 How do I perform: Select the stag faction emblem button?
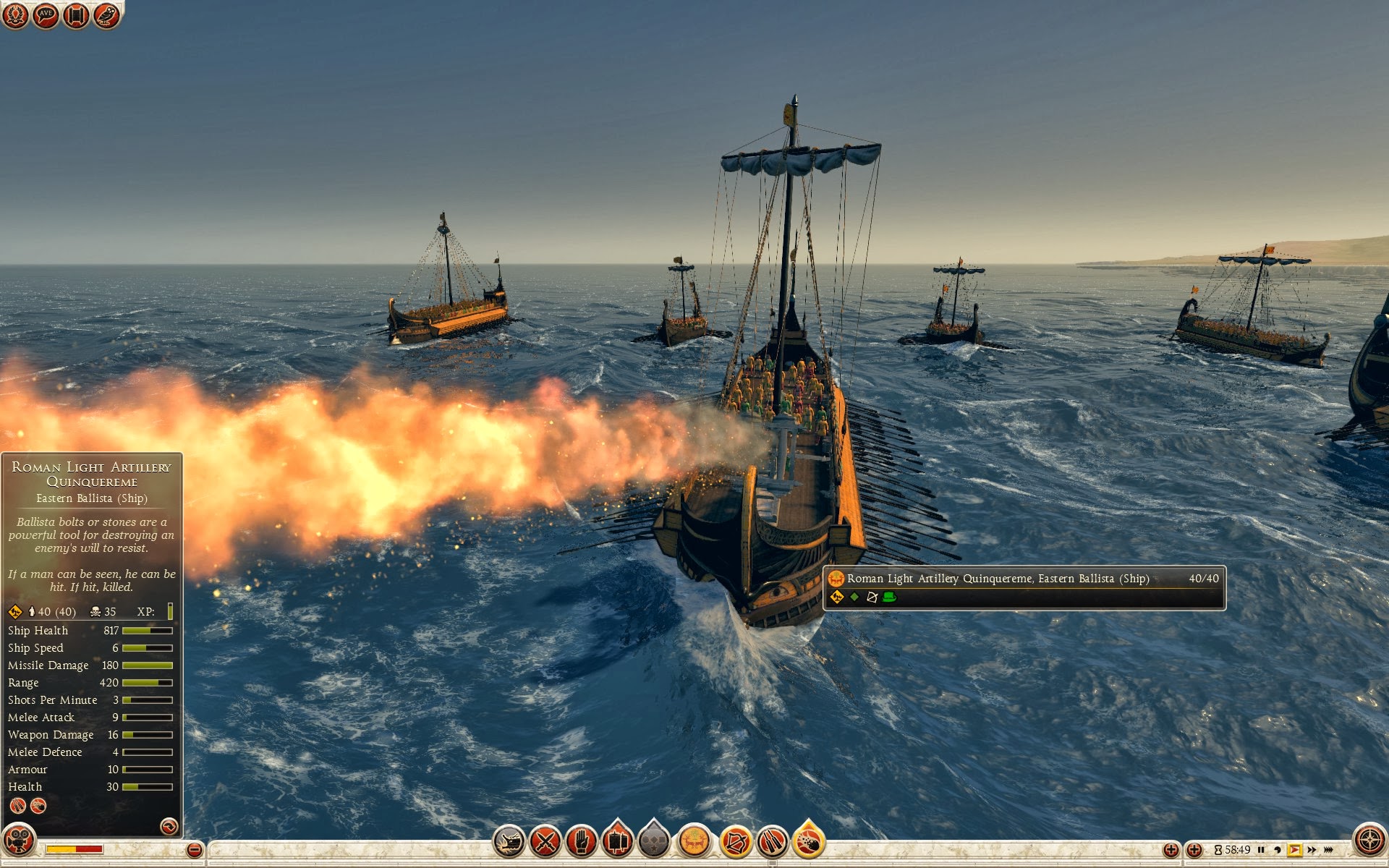coord(694,842)
